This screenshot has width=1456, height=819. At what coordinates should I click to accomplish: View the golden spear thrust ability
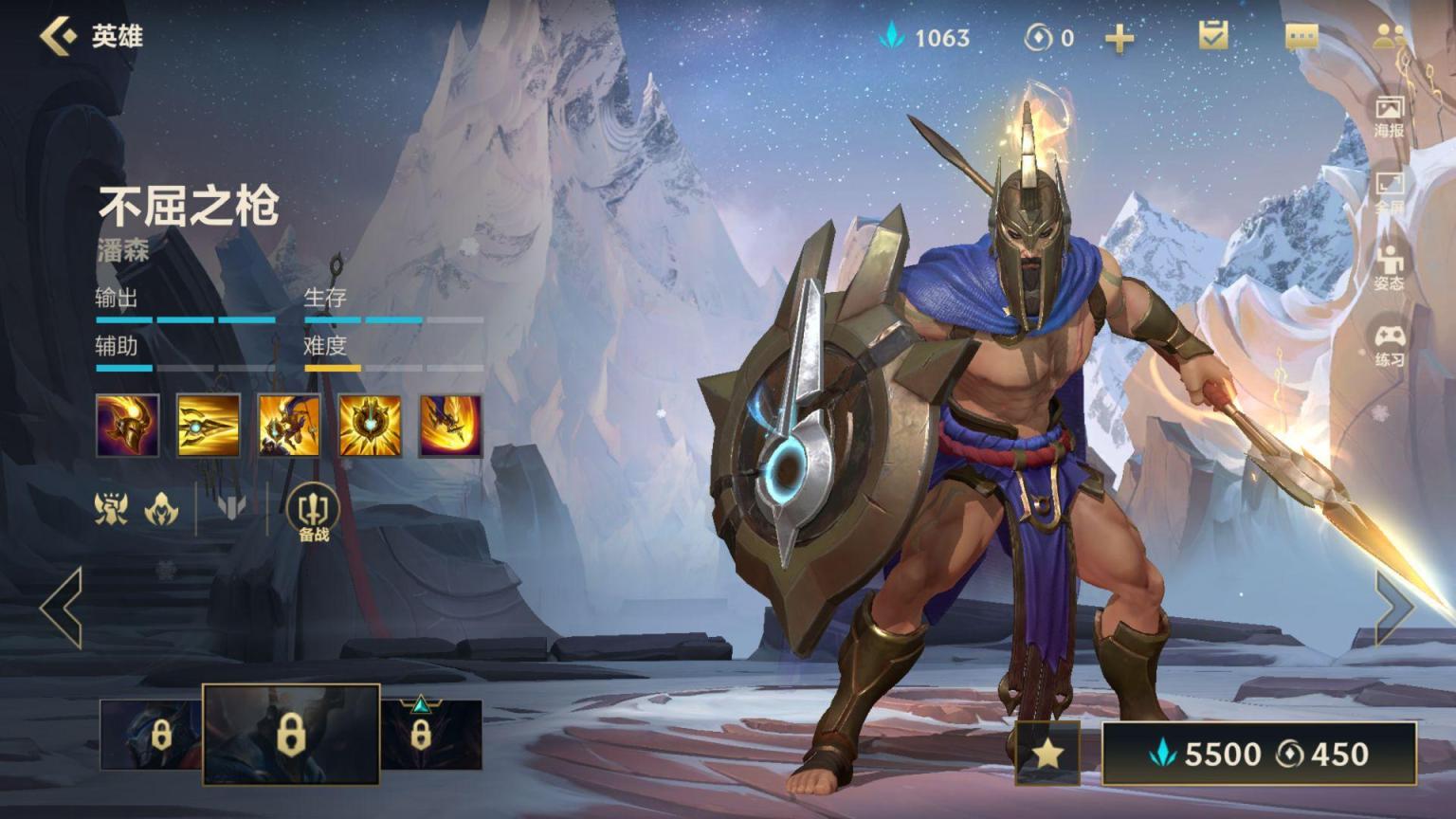pyautogui.click(x=208, y=427)
